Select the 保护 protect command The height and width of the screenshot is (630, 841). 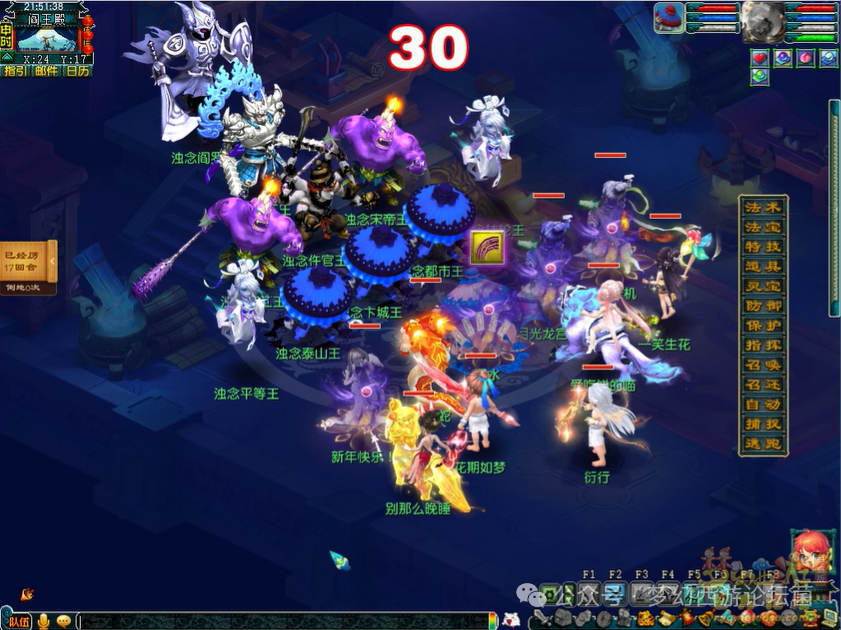[x=763, y=325]
